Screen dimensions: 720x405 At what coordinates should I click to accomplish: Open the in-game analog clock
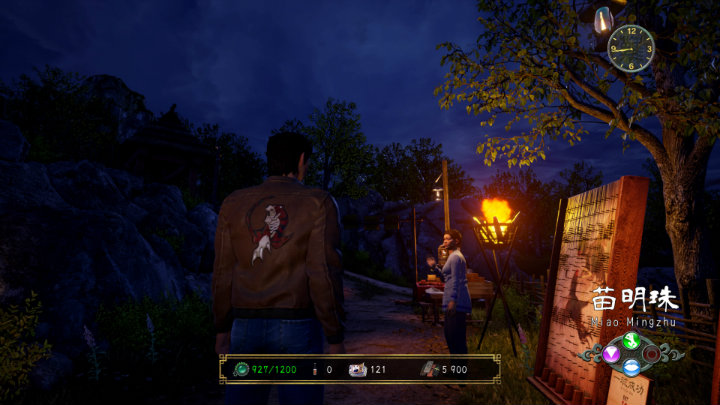click(x=631, y=47)
